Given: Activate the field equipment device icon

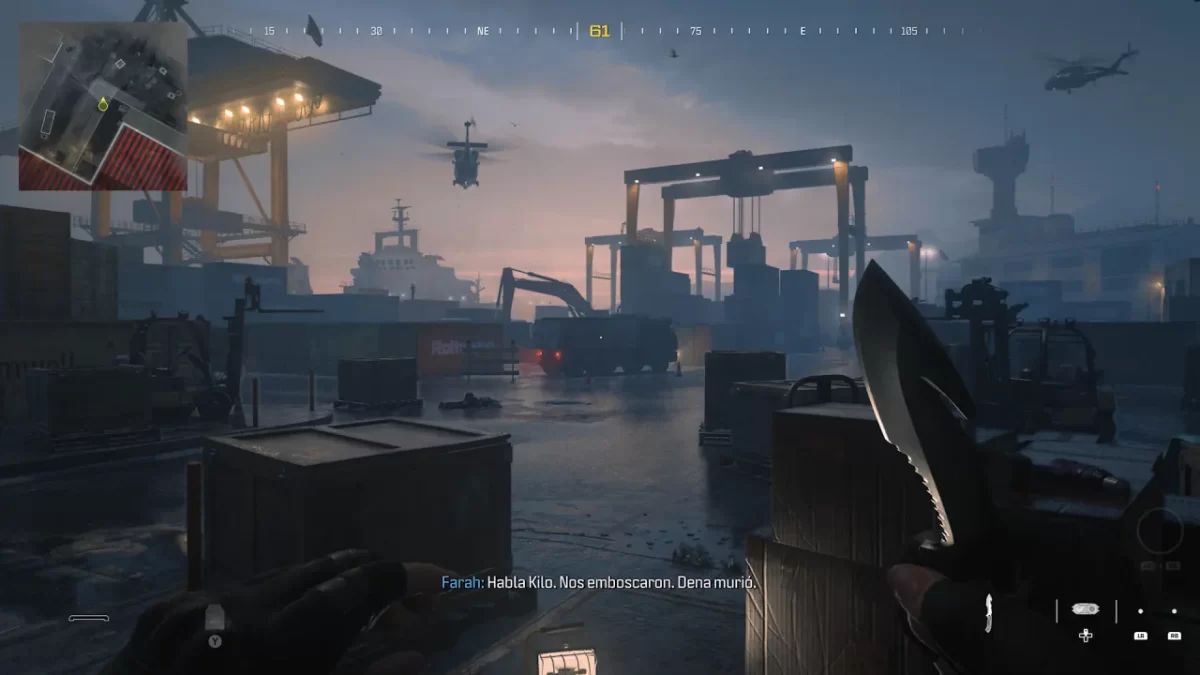Looking at the screenshot, I should coord(1085,608).
